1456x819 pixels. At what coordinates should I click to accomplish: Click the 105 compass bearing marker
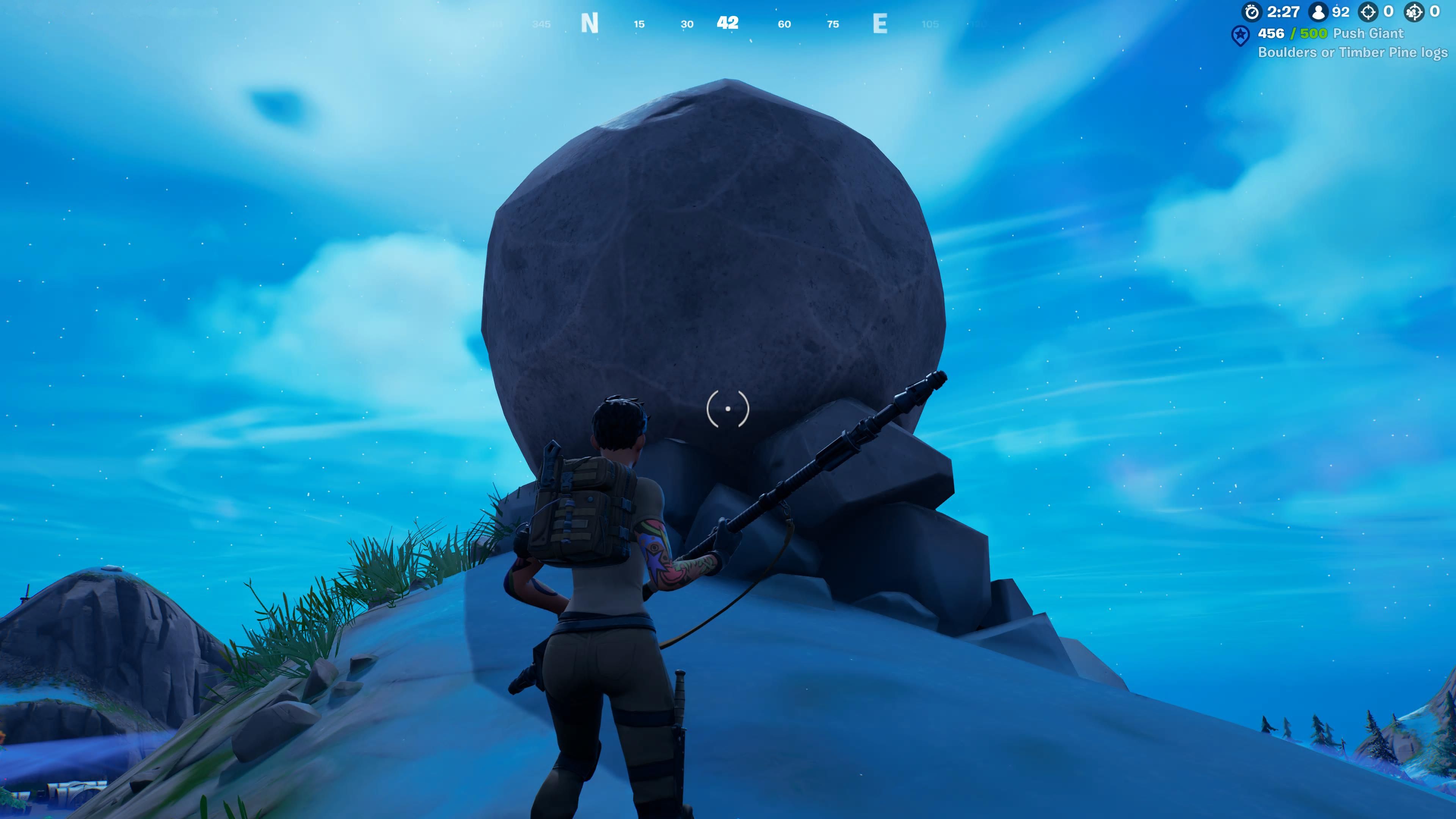930,24
